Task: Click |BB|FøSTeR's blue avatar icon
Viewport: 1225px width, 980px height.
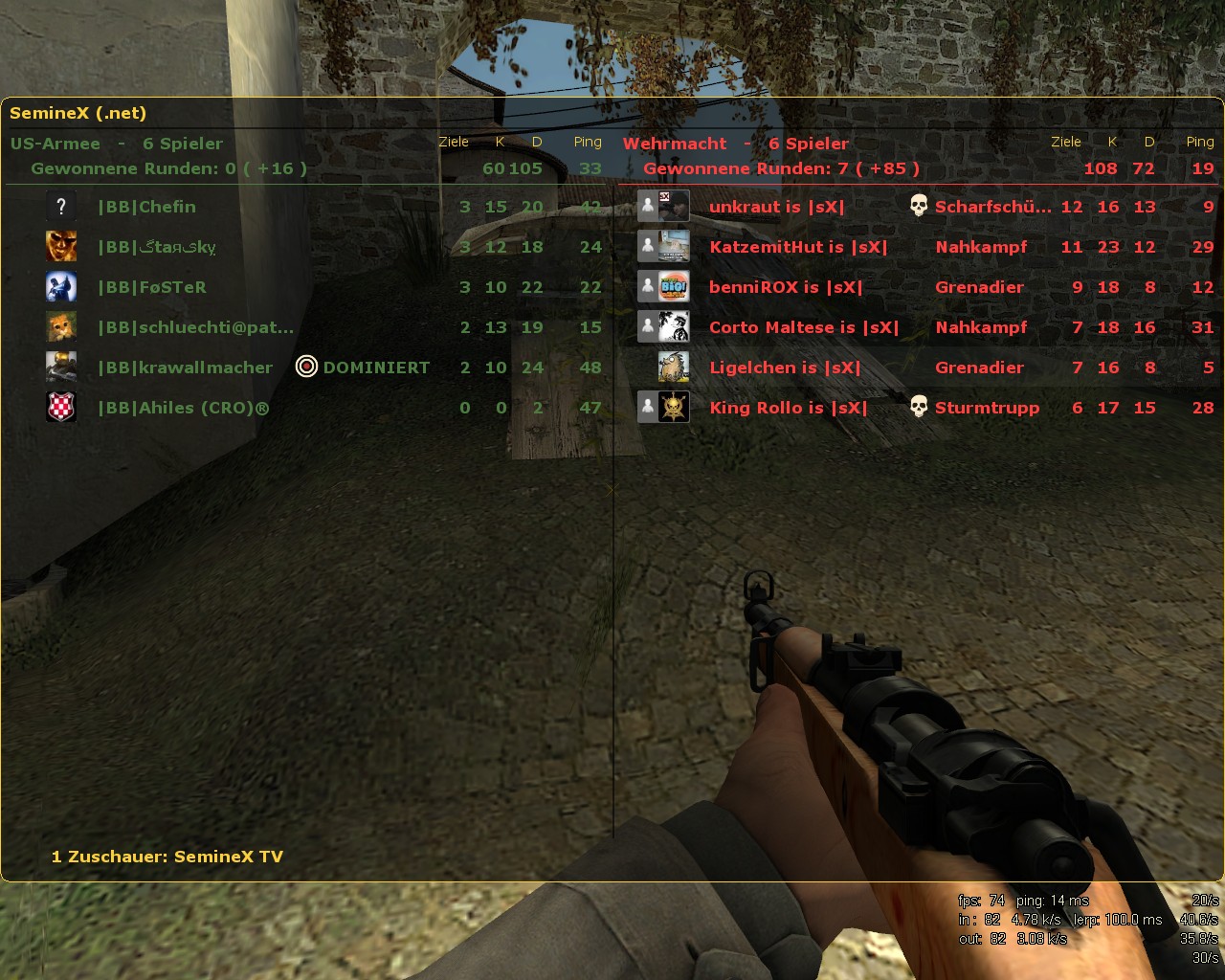Action: (61, 286)
